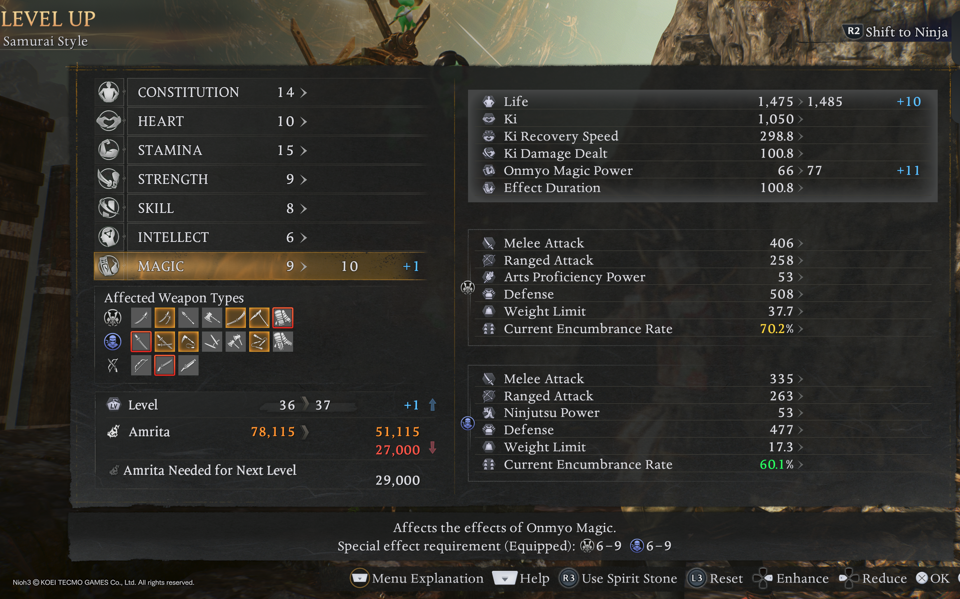Image resolution: width=960 pixels, height=599 pixels.
Task: Open the Menu Explanation option
Action: pos(417,578)
